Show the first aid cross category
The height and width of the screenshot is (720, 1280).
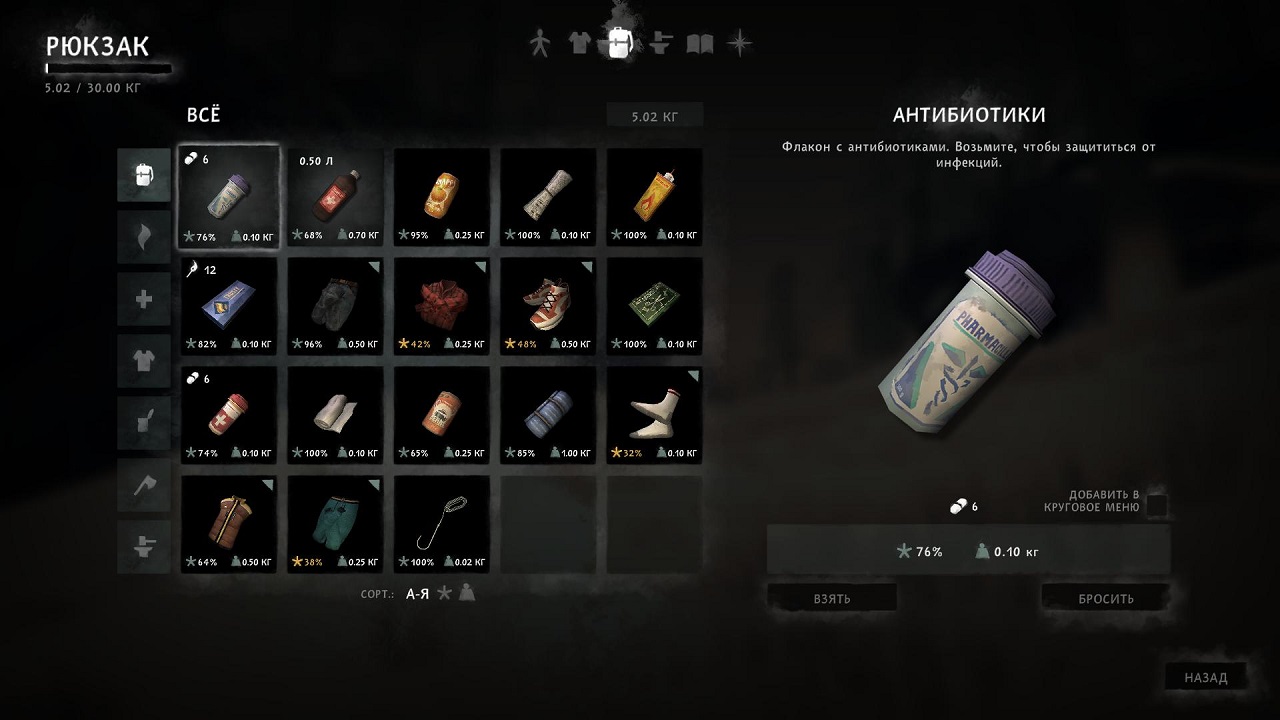click(x=143, y=299)
